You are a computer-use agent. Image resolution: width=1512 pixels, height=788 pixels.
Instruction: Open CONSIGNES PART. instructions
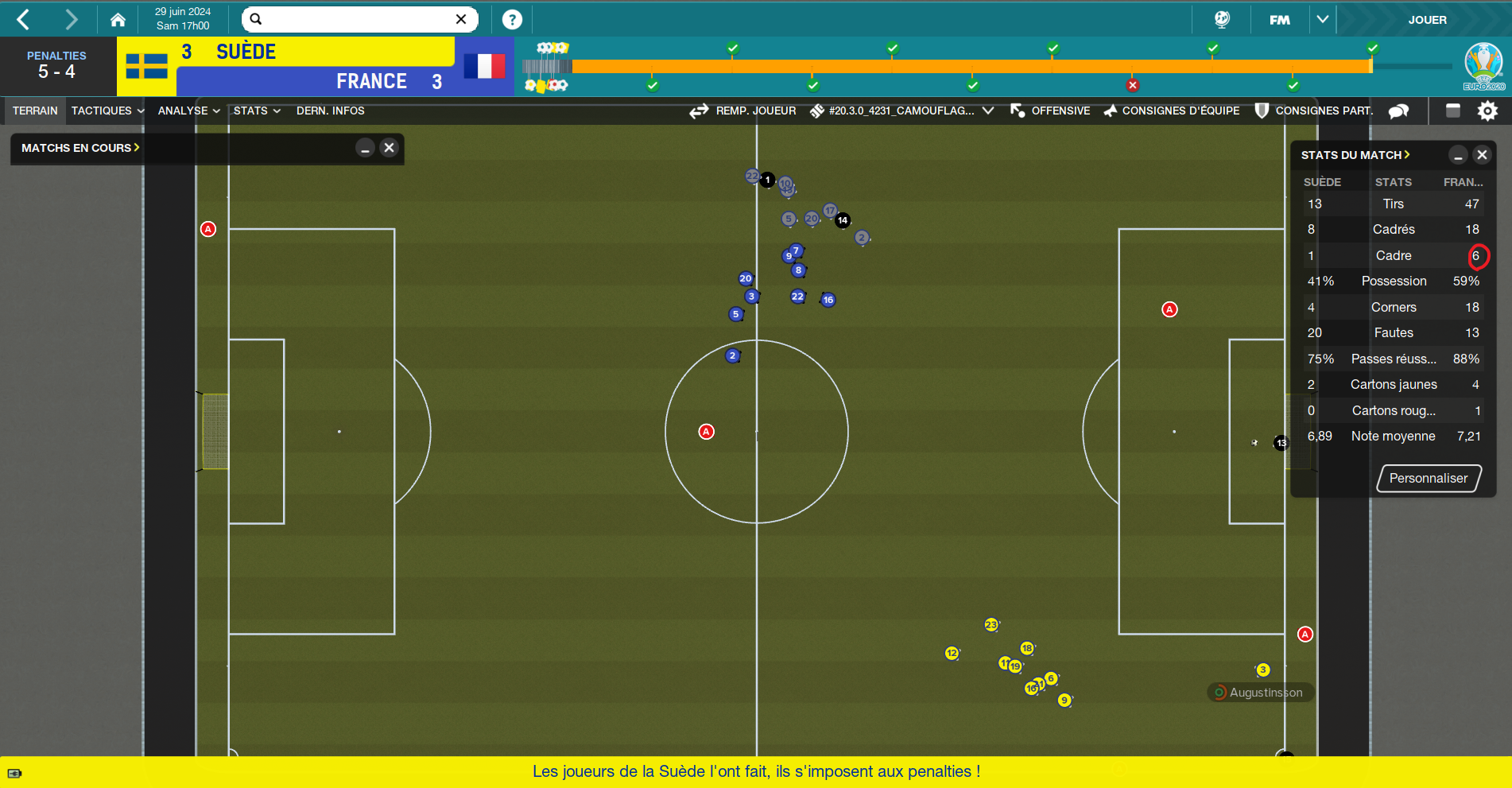(1314, 111)
